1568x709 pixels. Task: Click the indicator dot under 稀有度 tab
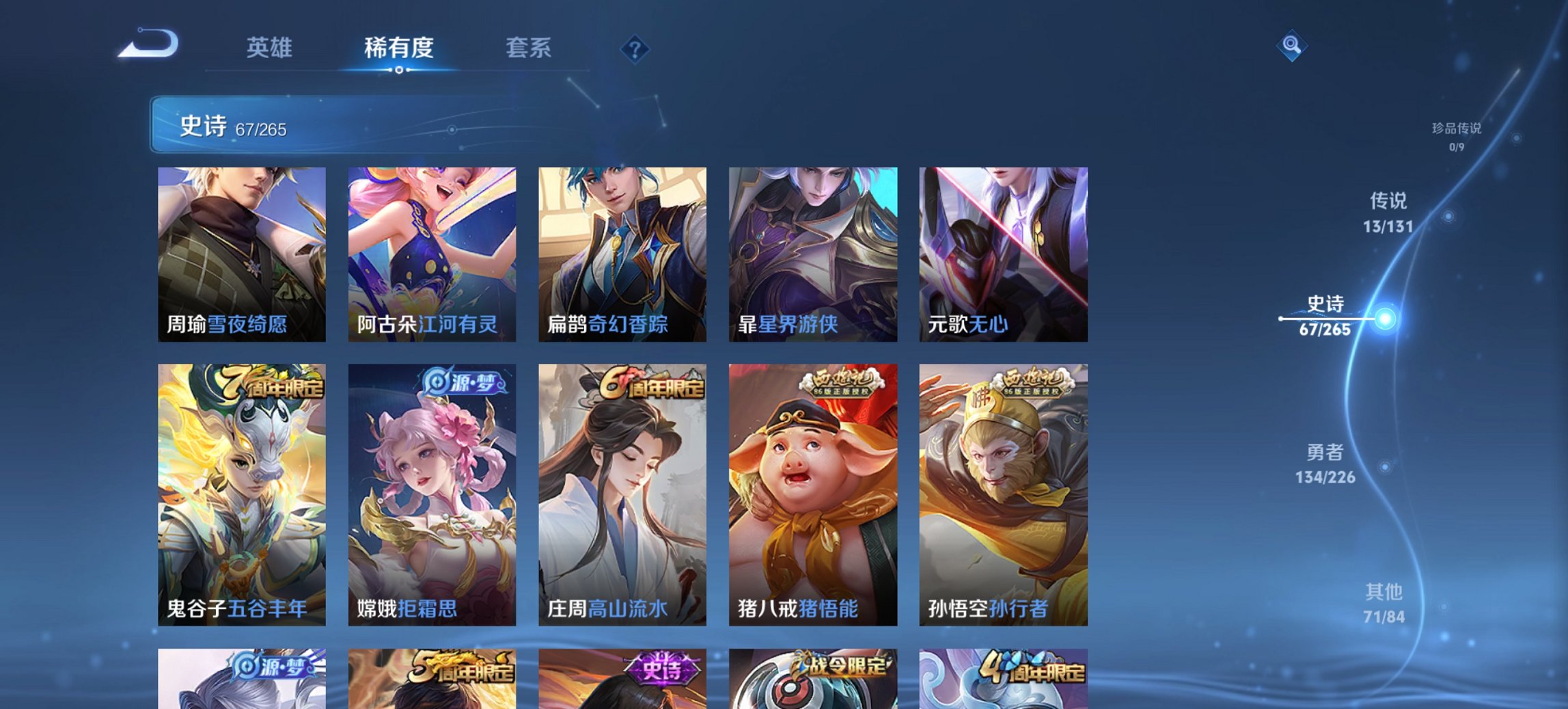[399, 71]
